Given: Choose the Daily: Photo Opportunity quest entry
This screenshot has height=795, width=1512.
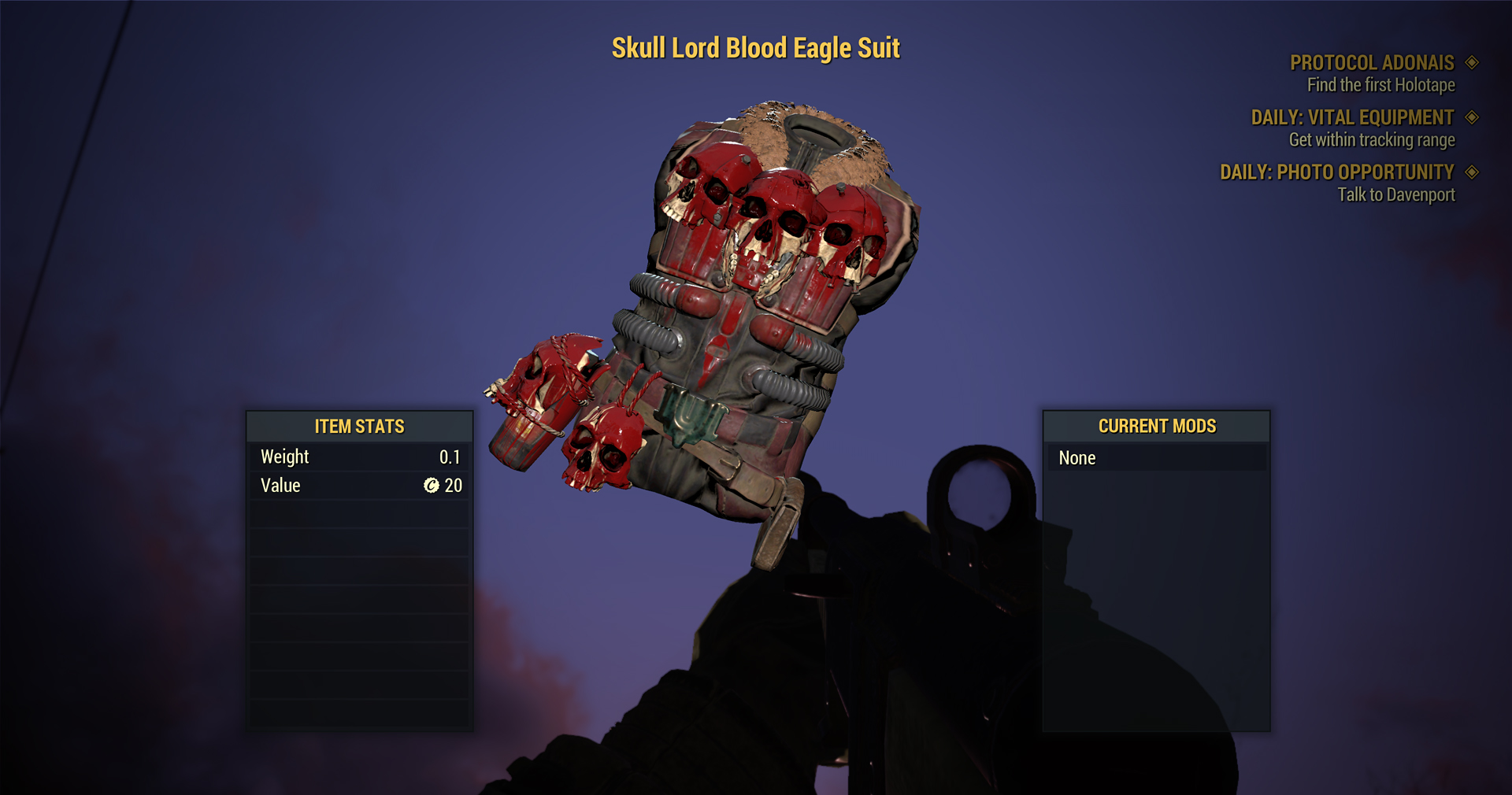Looking at the screenshot, I should pos(1336,172).
